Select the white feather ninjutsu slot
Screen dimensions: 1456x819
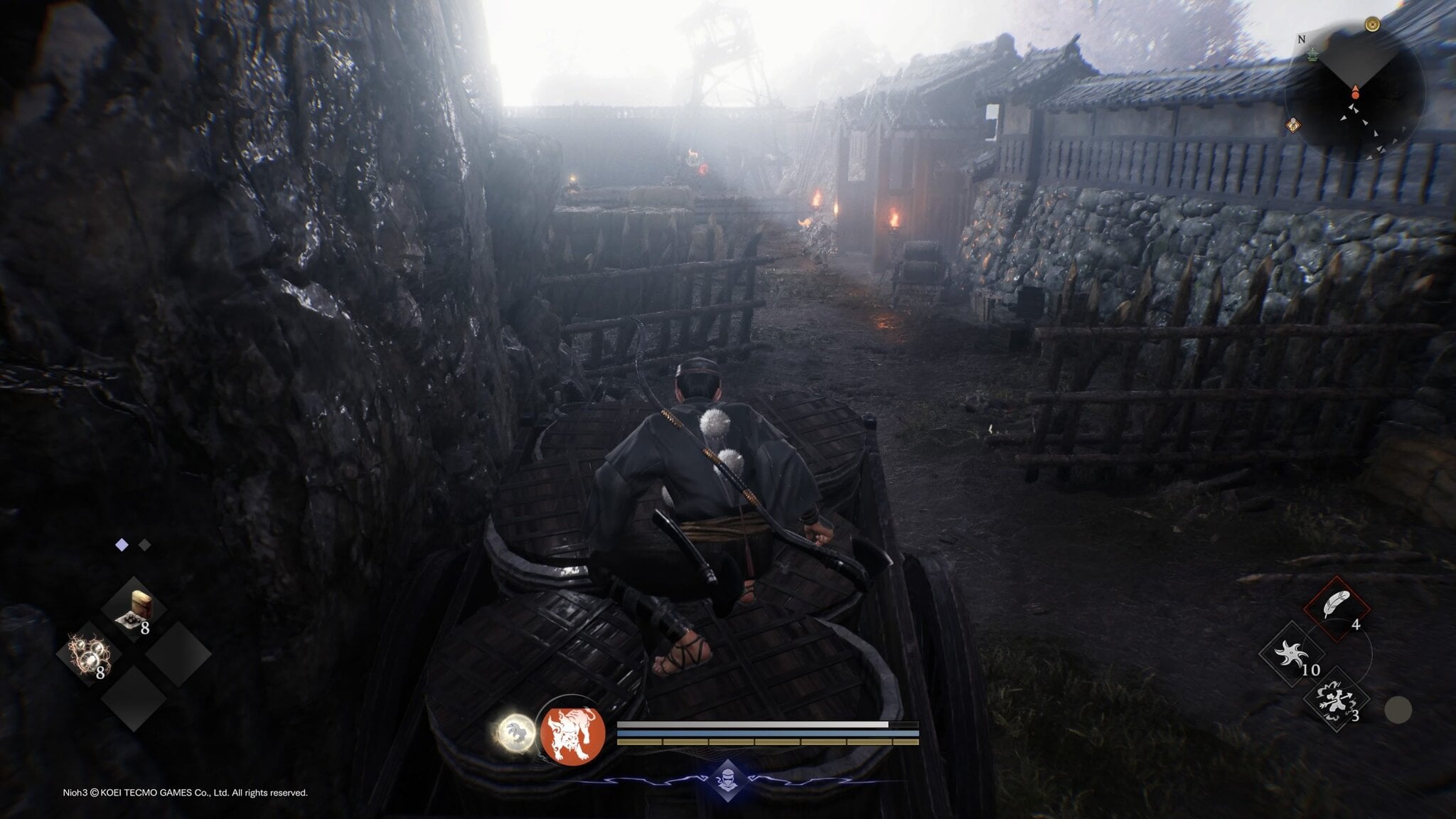pyautogui.click(x=1337, y=607)
